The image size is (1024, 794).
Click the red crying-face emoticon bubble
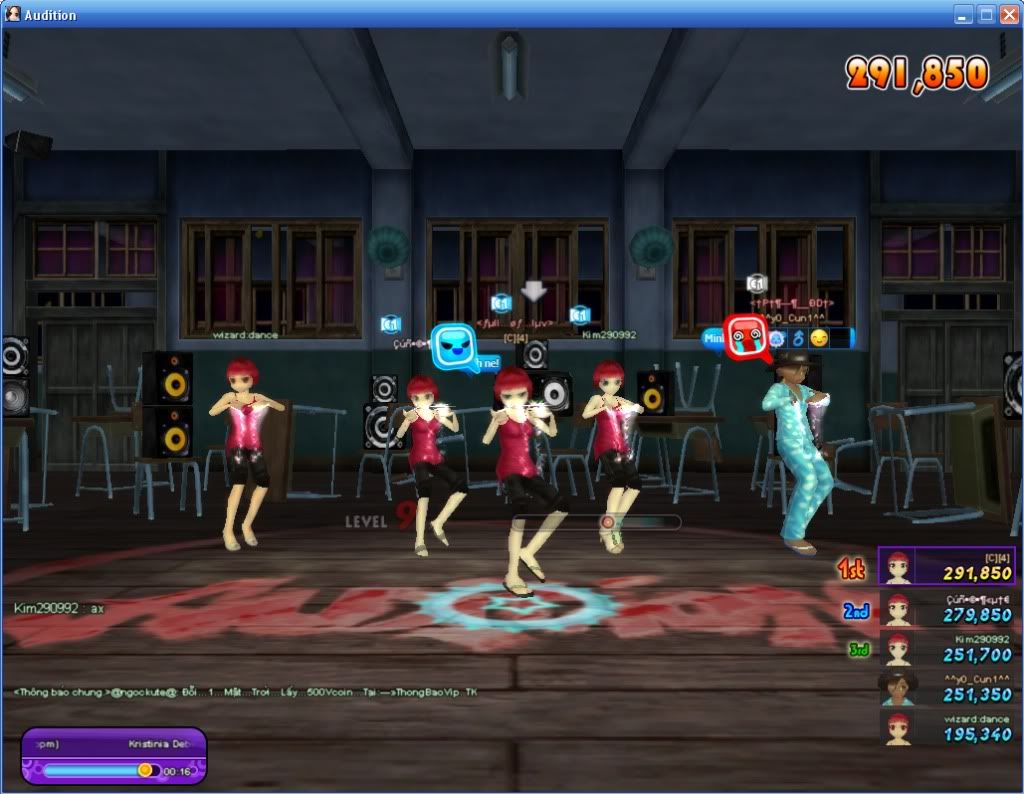(743, 336)
